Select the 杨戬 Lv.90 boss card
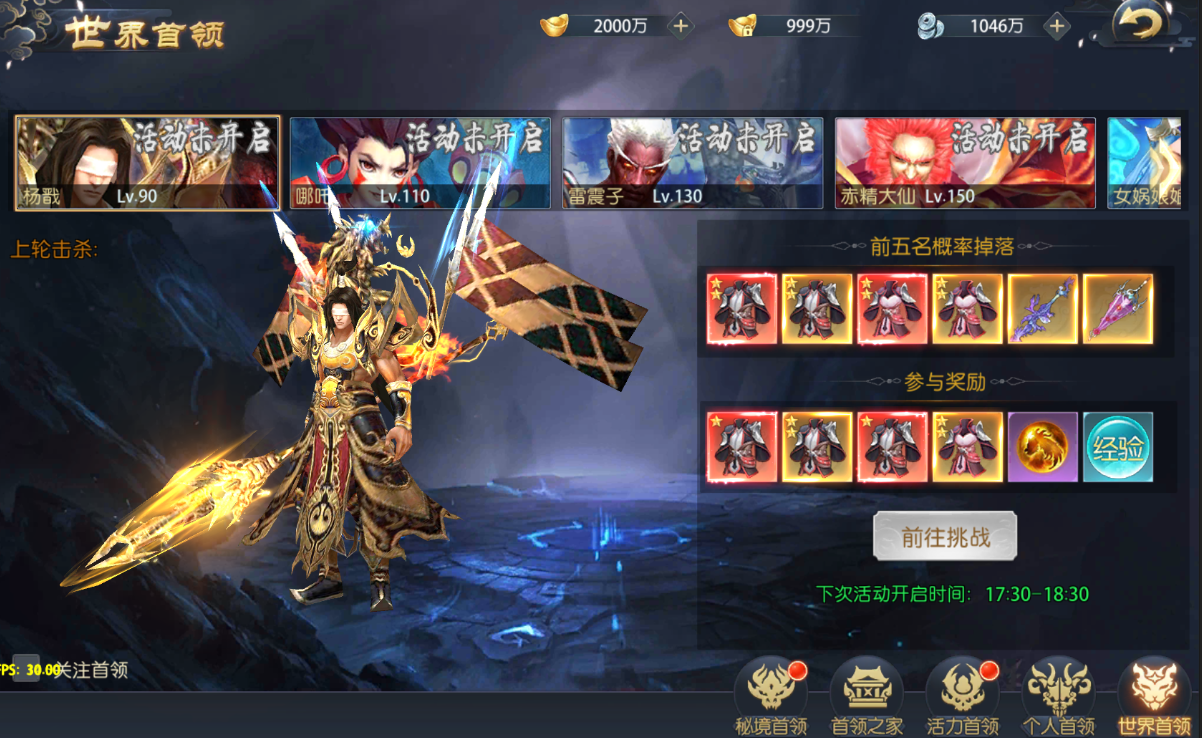The width and height of the screenshot is (1202, 738). pyautogui.click(x=147, y=163)
